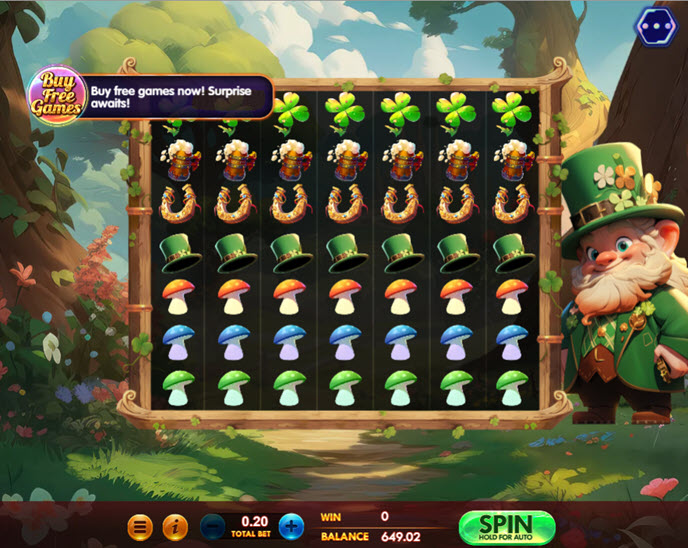Decrease total bet with the minus button
Viewport: 688px width, 548px height.
click(213, 526)
